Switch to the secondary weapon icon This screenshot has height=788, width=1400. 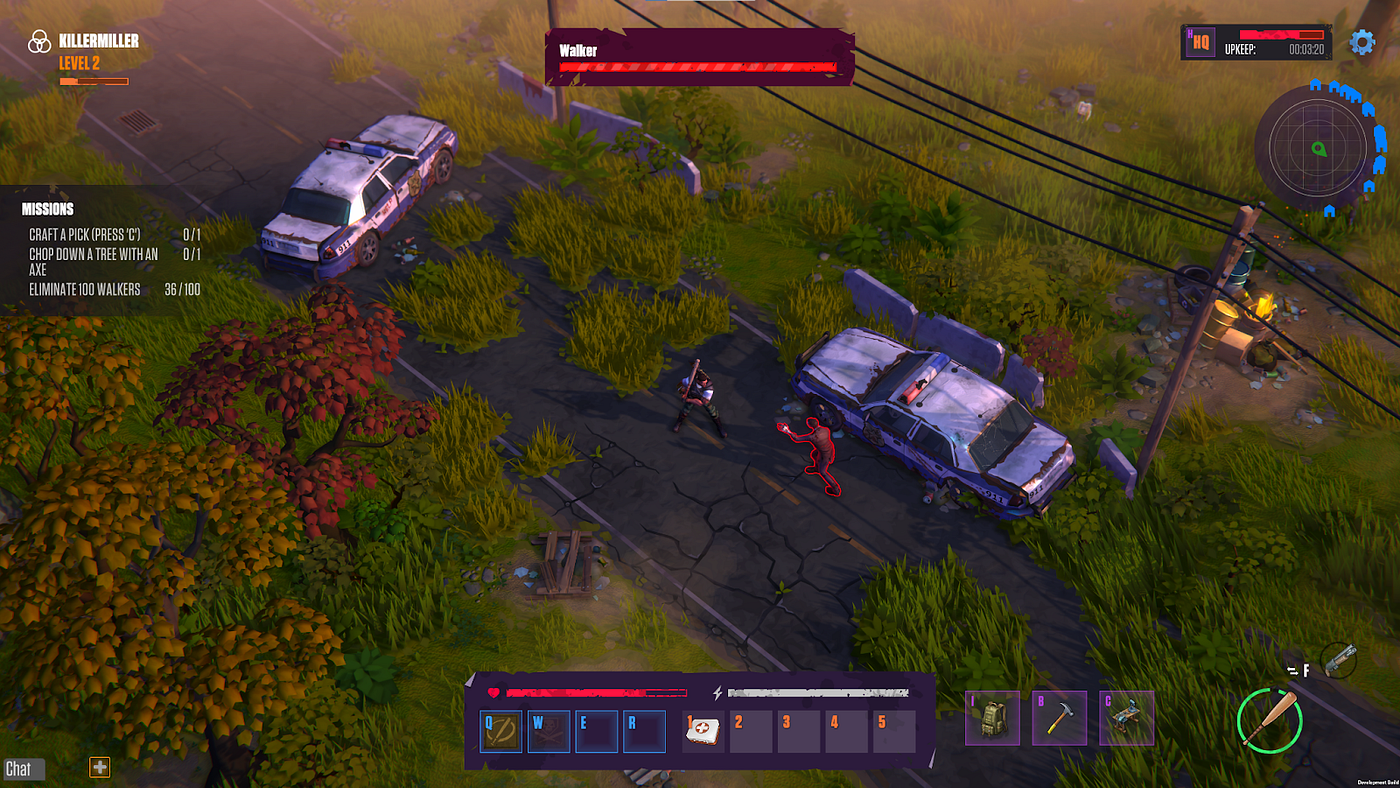click(1339, 660)
